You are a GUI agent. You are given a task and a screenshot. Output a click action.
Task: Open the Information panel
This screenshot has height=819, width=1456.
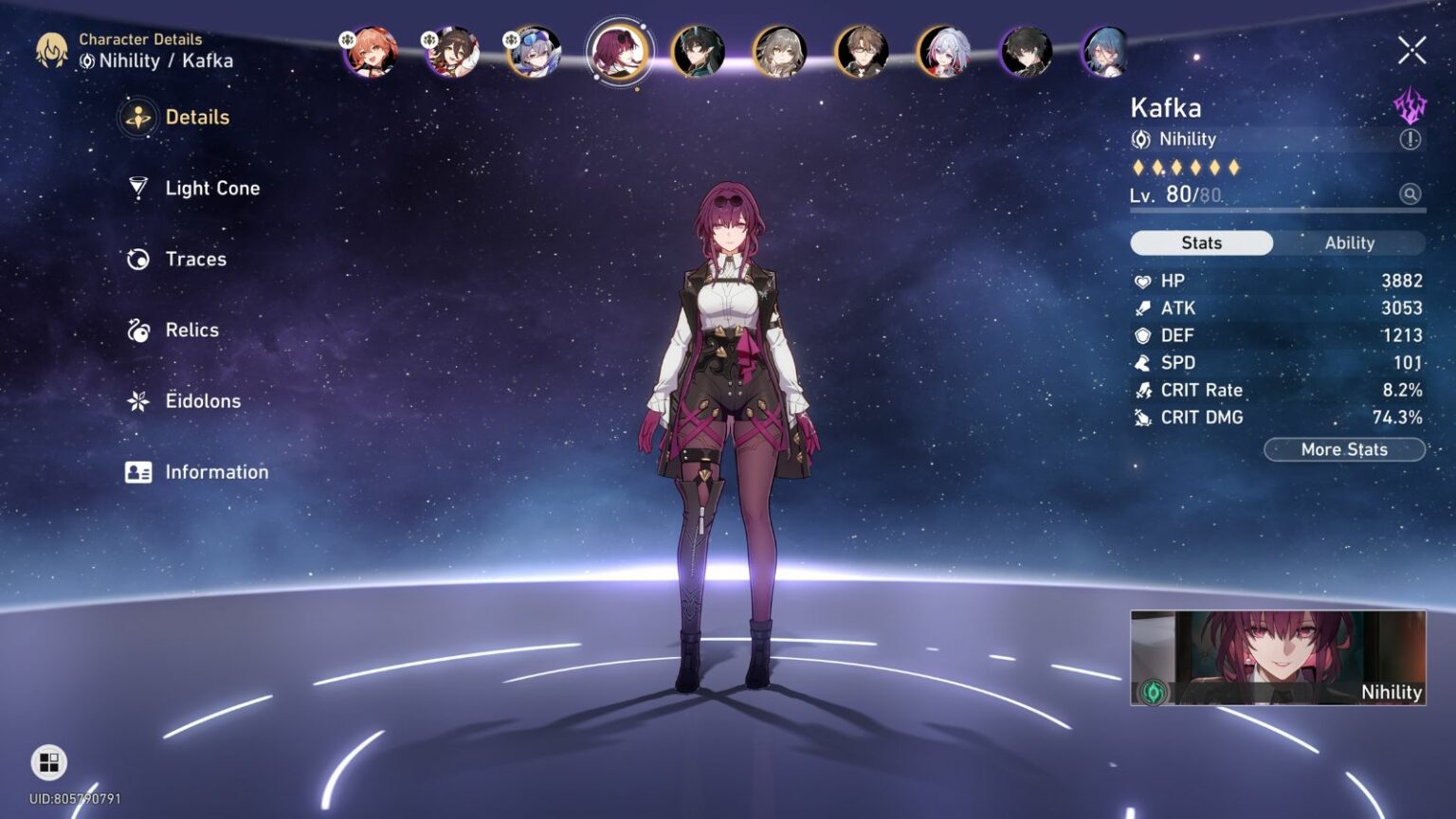[x=216, y=471]
